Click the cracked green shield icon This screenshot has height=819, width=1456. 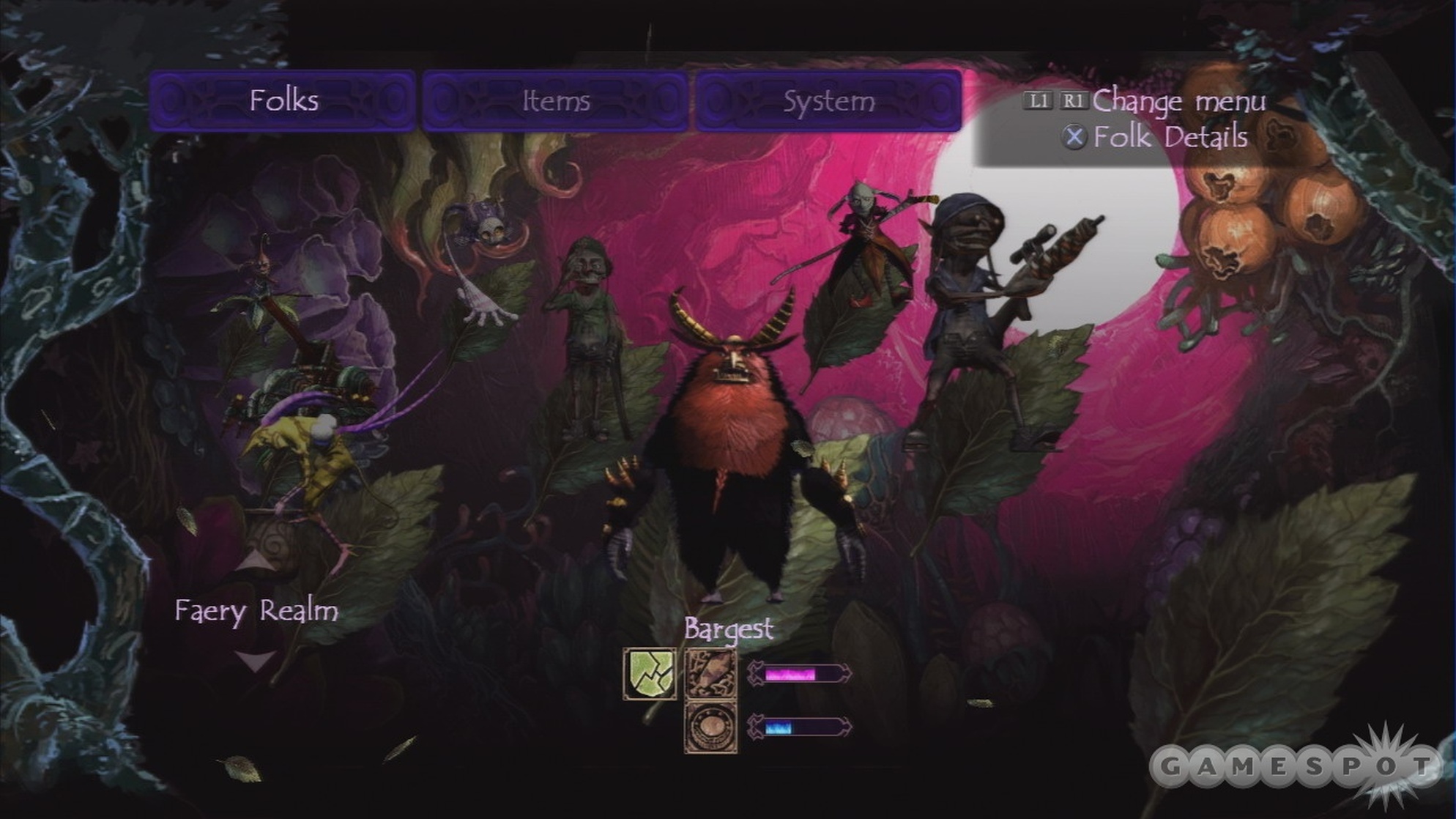tap(650, 673)
